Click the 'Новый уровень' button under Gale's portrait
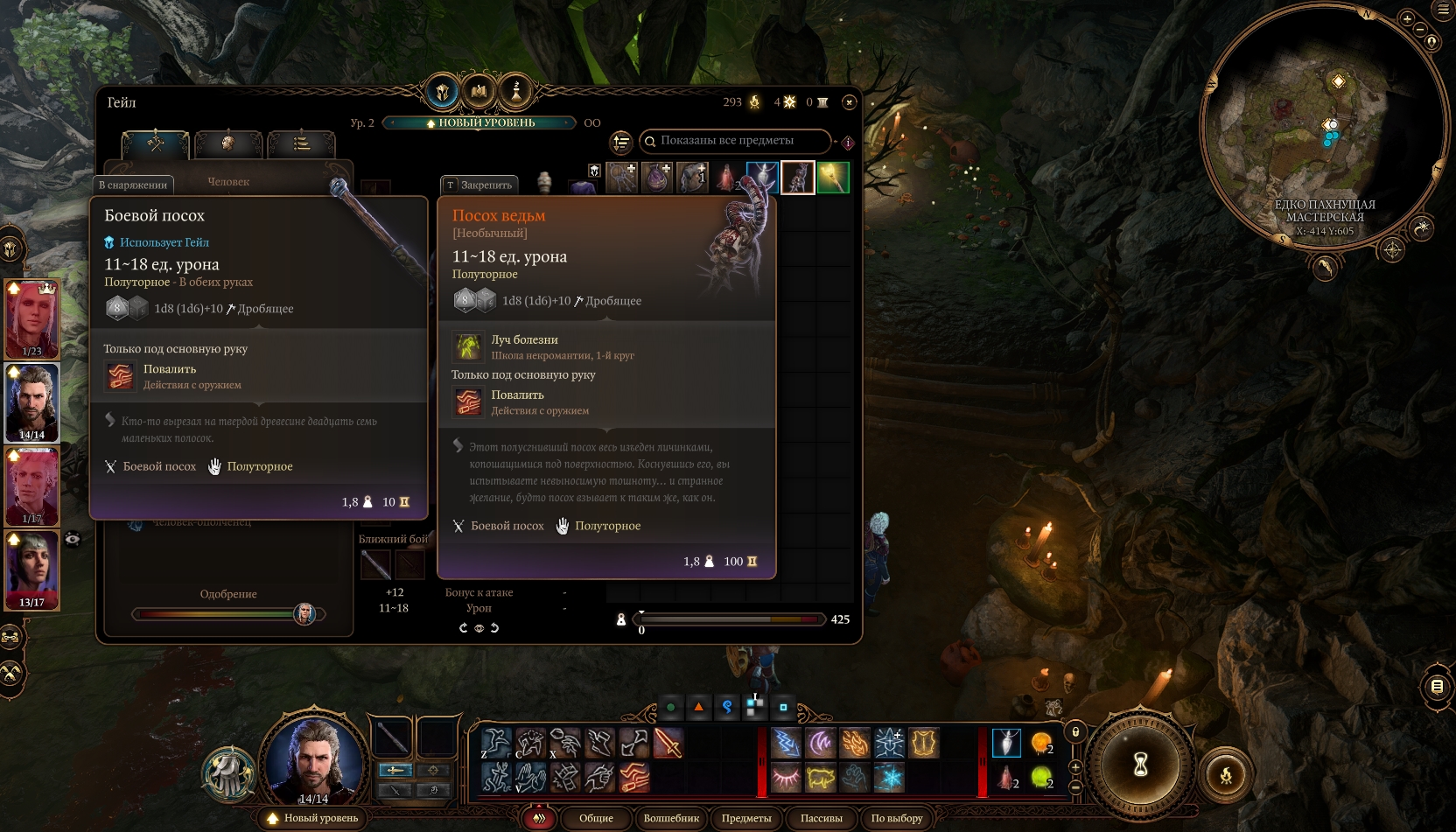This screenshot has height=832, width=1456. pyautogui.click(x=313, y=818)
